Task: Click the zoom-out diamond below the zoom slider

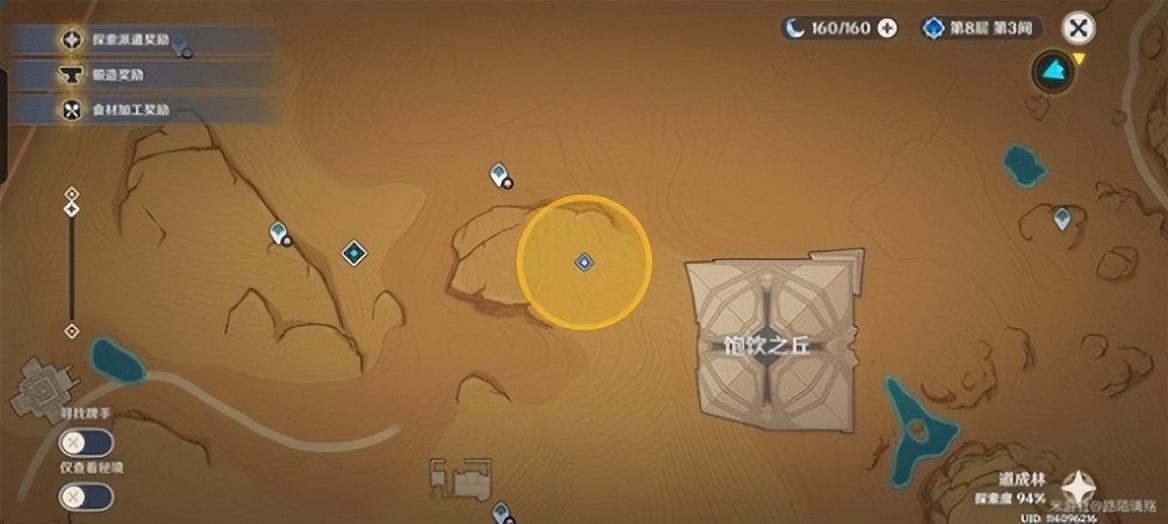Action: (x=71, y=331)
